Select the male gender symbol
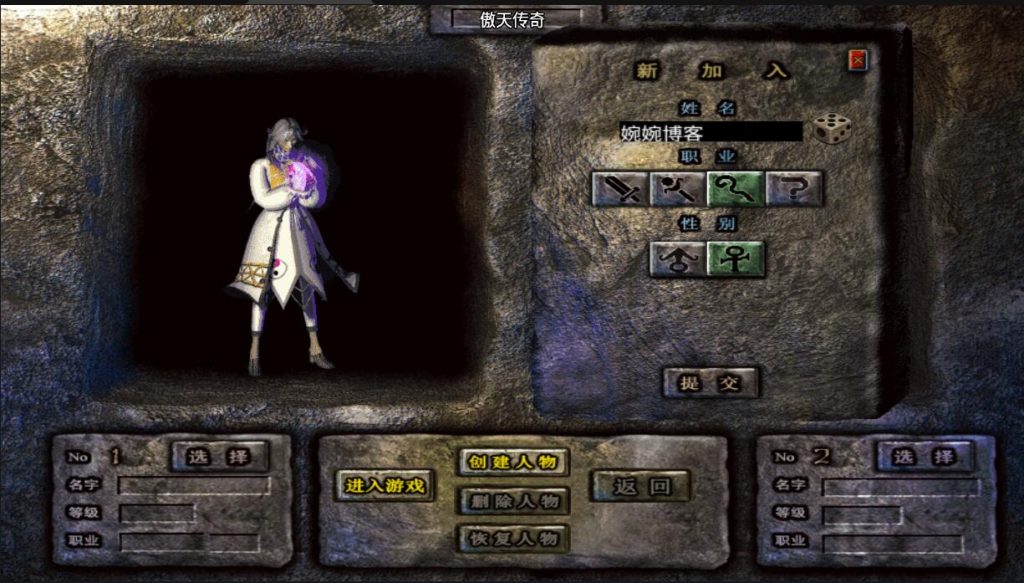The width and height of the screenshot is (1024, 583). pos(678,259)
